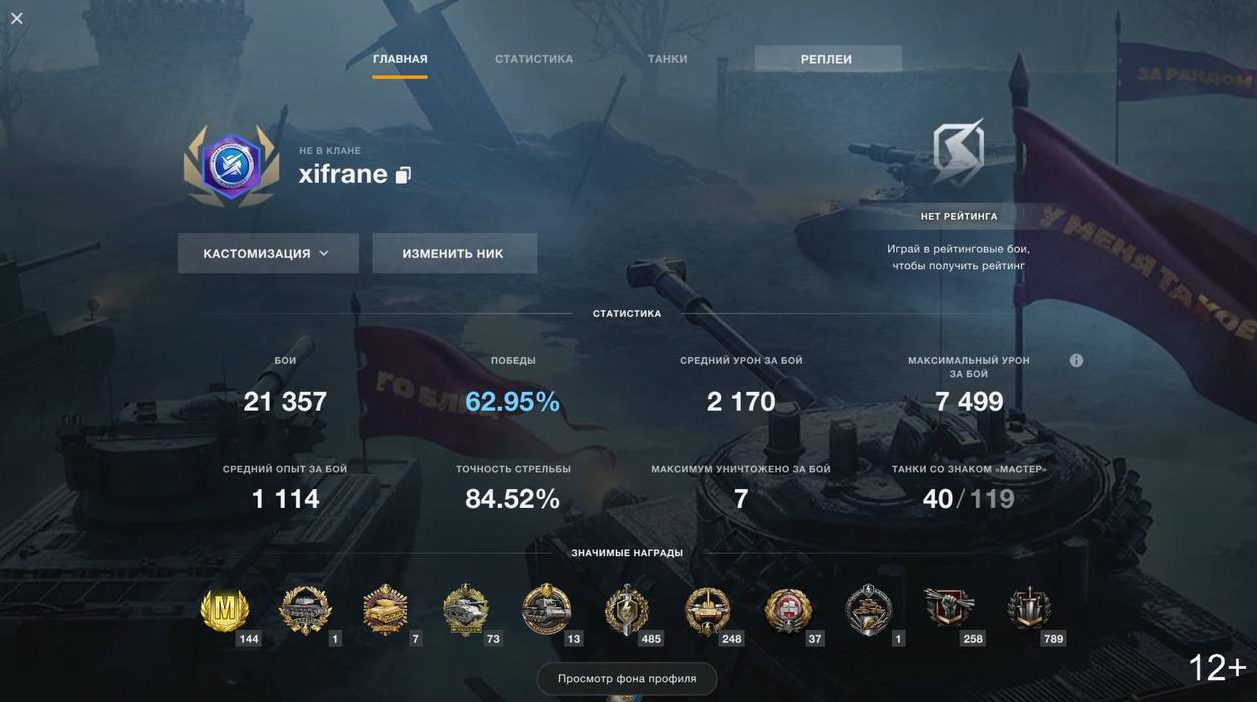This screenshot has height=702, width=1257.
Task: Click the Изменить ник button
Action: tap(454, 253)
